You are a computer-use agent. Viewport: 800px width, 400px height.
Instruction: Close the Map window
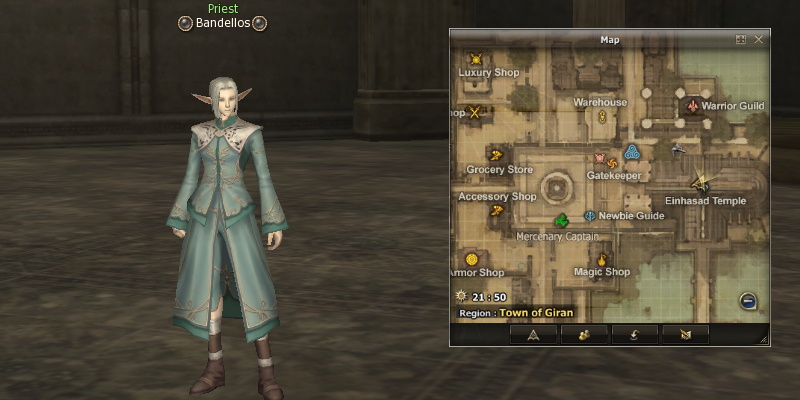[x=759, y=40]
